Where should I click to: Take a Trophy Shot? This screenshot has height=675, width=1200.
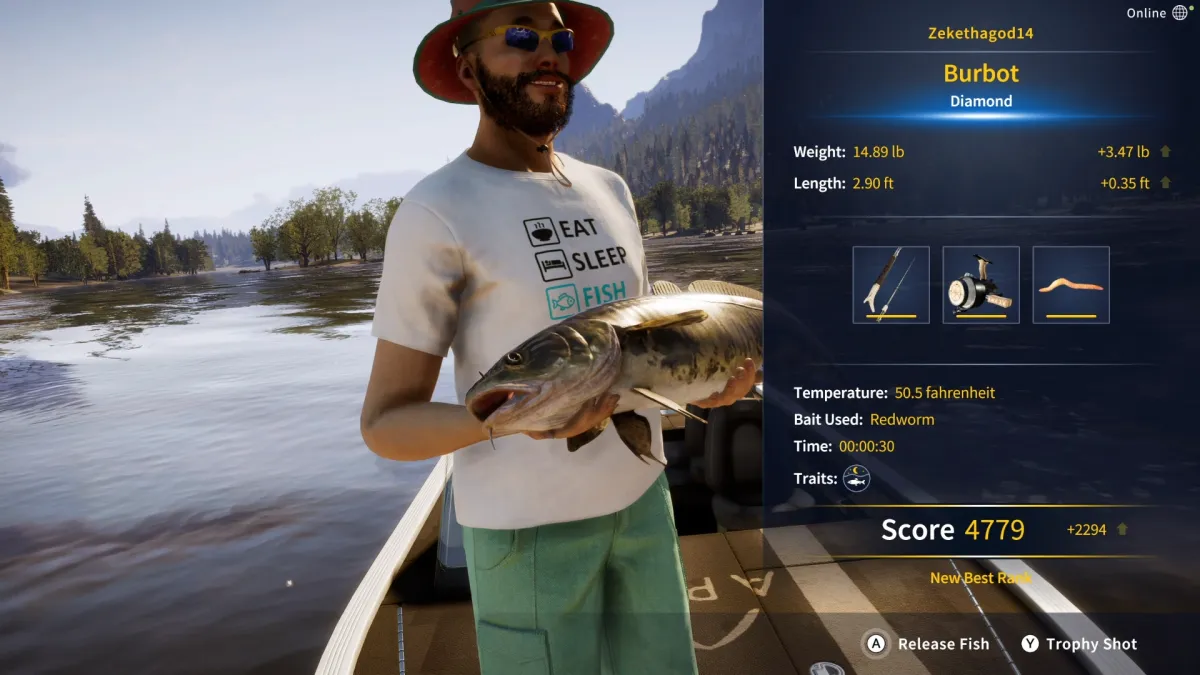coord(1079,644)
